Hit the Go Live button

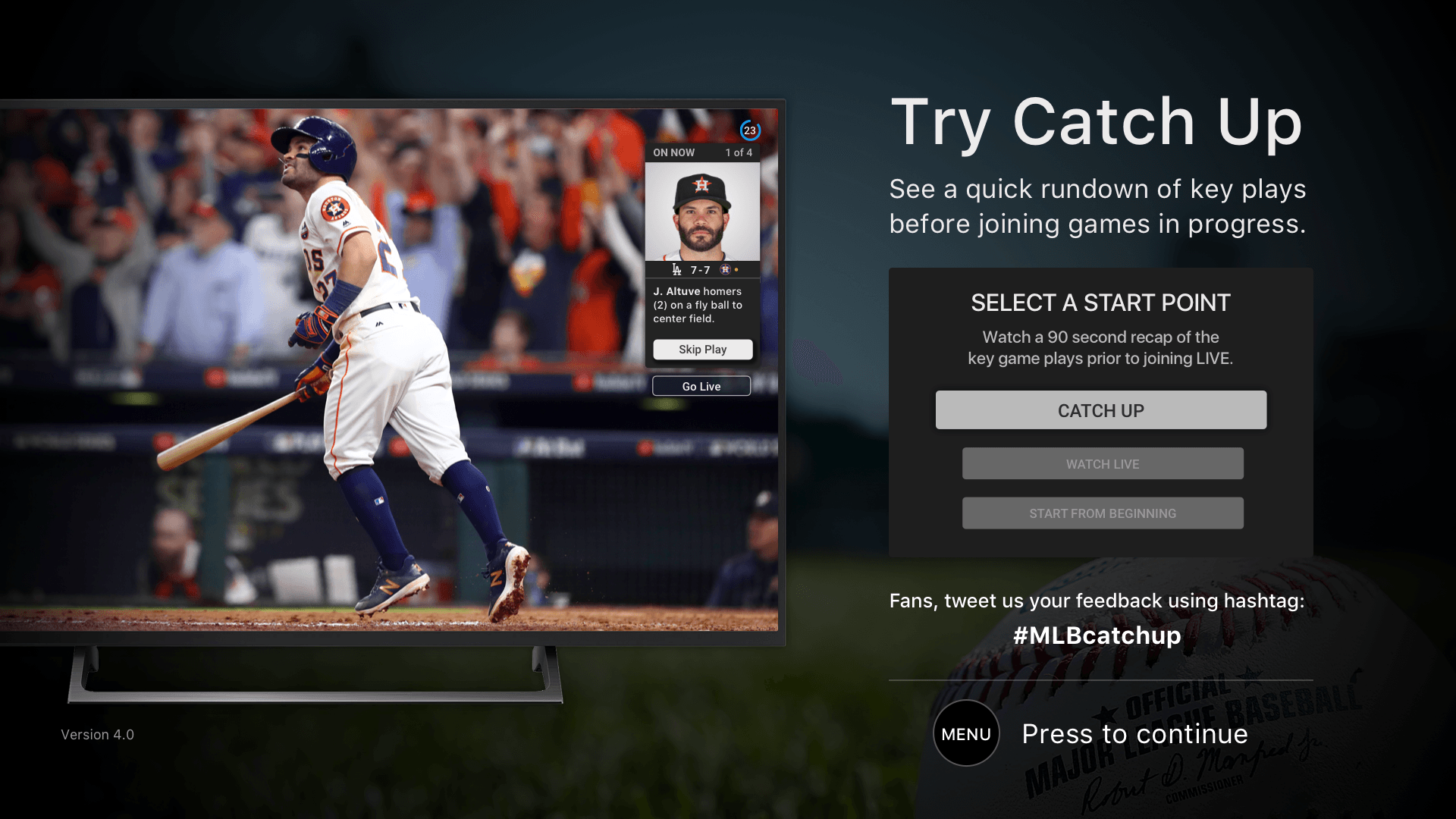click(x=701, y=387)
